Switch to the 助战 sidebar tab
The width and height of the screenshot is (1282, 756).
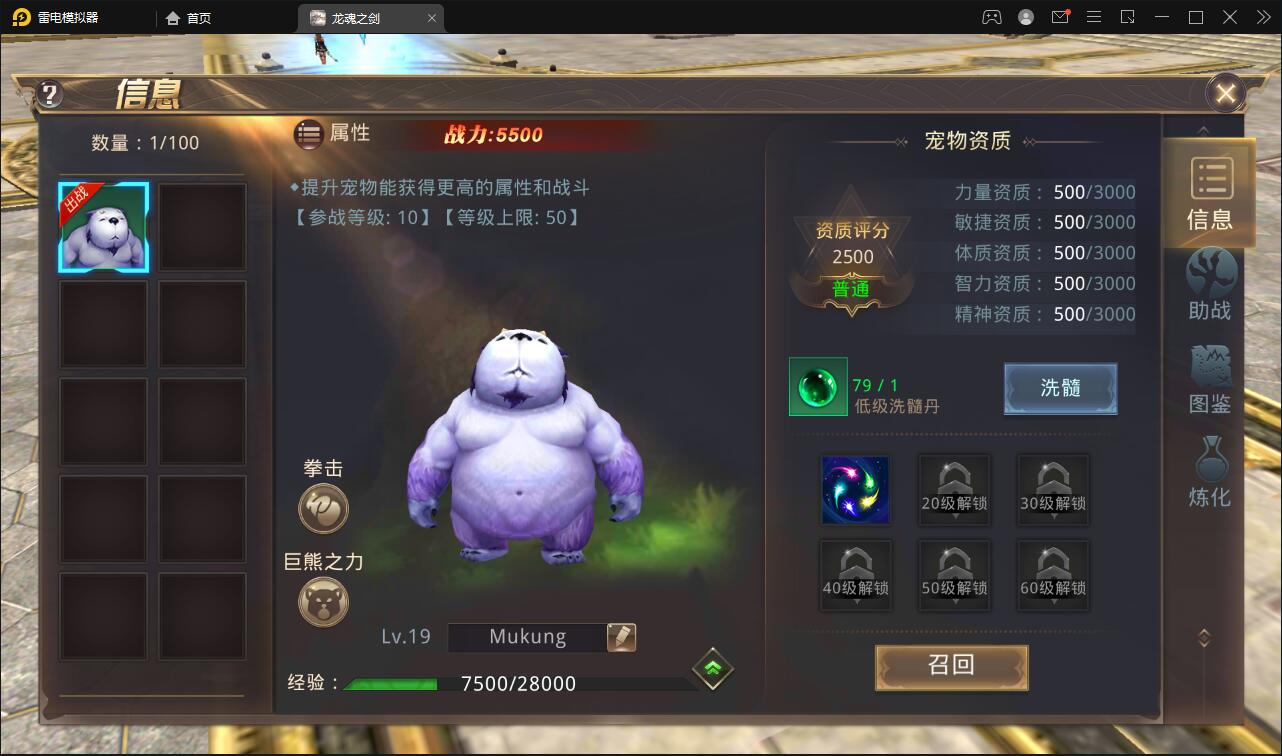[x=1209, y=287]
